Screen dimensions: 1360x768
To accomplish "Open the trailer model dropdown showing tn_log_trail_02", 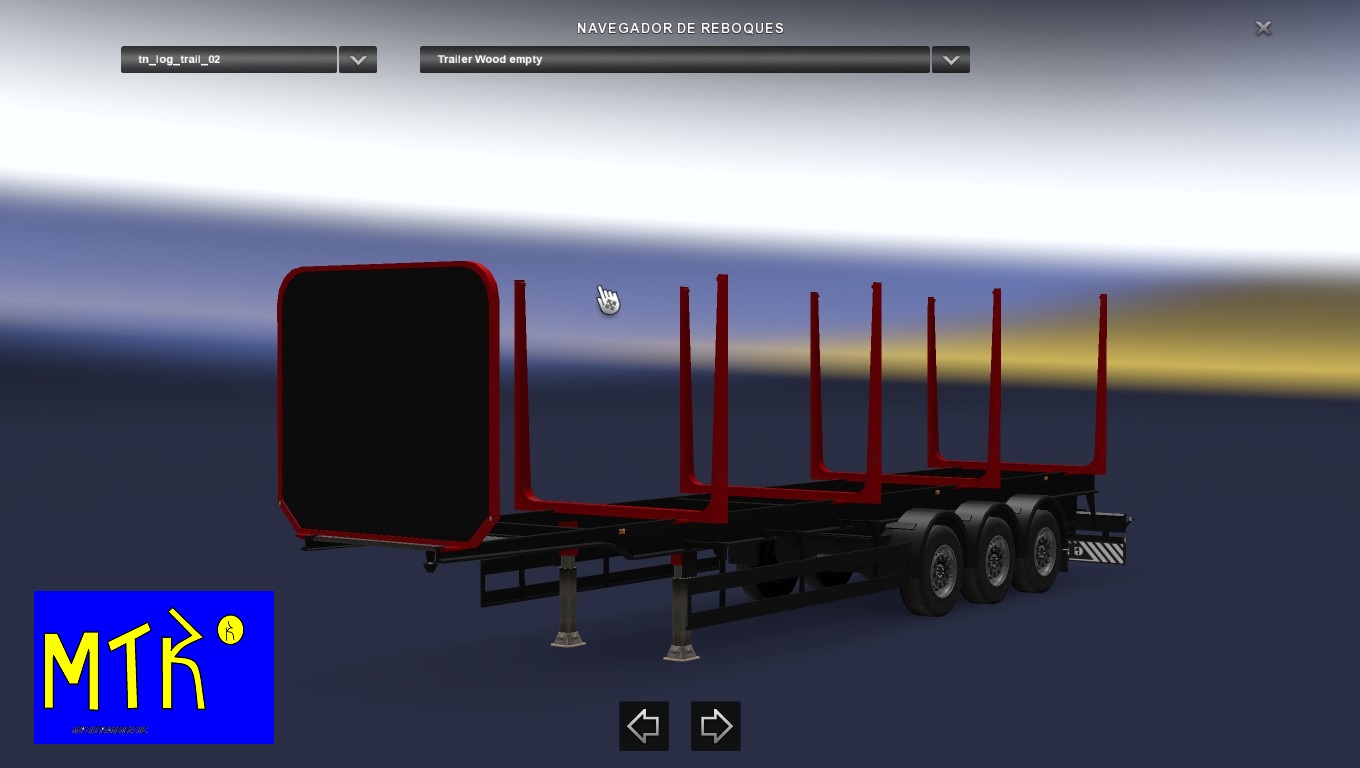I will click(x=228, y=59).
